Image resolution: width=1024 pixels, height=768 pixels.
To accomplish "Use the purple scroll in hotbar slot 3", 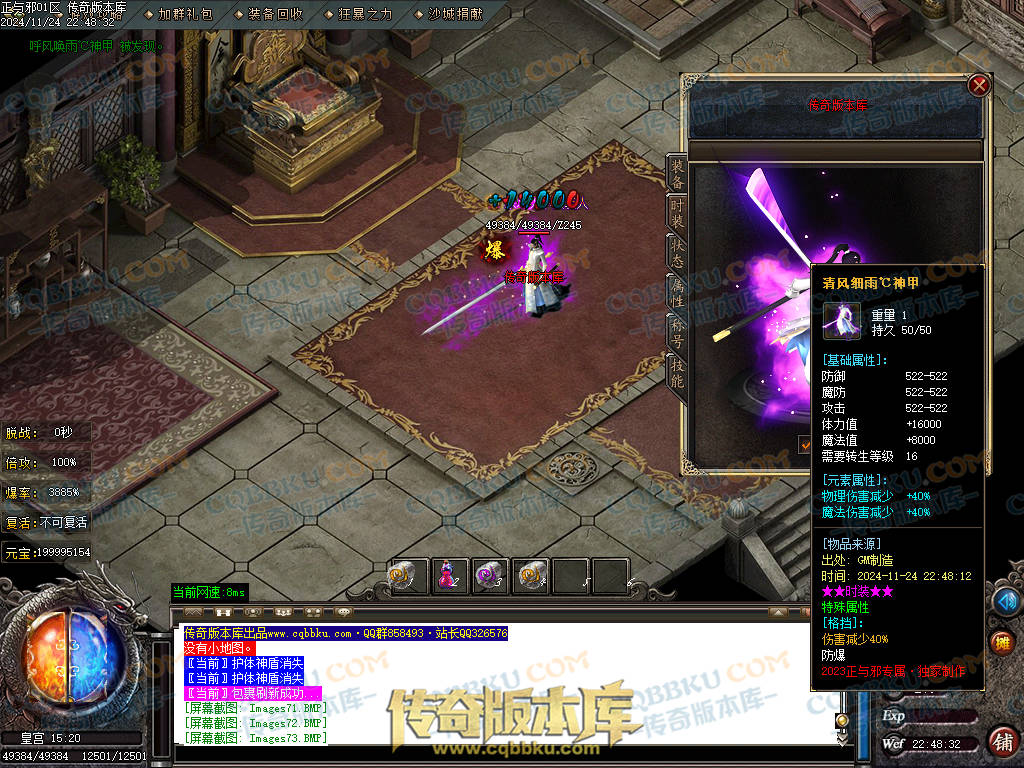I will tap(489, 575).
